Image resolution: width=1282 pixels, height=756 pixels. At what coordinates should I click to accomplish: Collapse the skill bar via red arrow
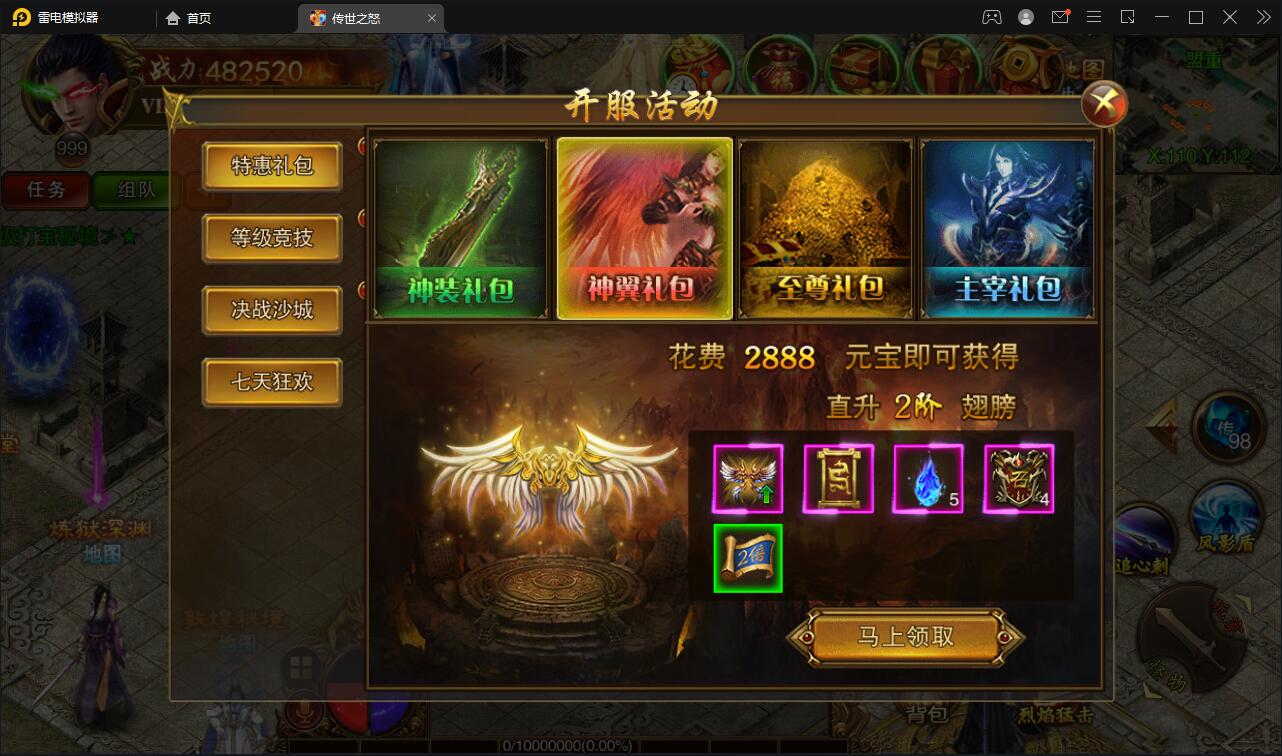click(1161, 425)
